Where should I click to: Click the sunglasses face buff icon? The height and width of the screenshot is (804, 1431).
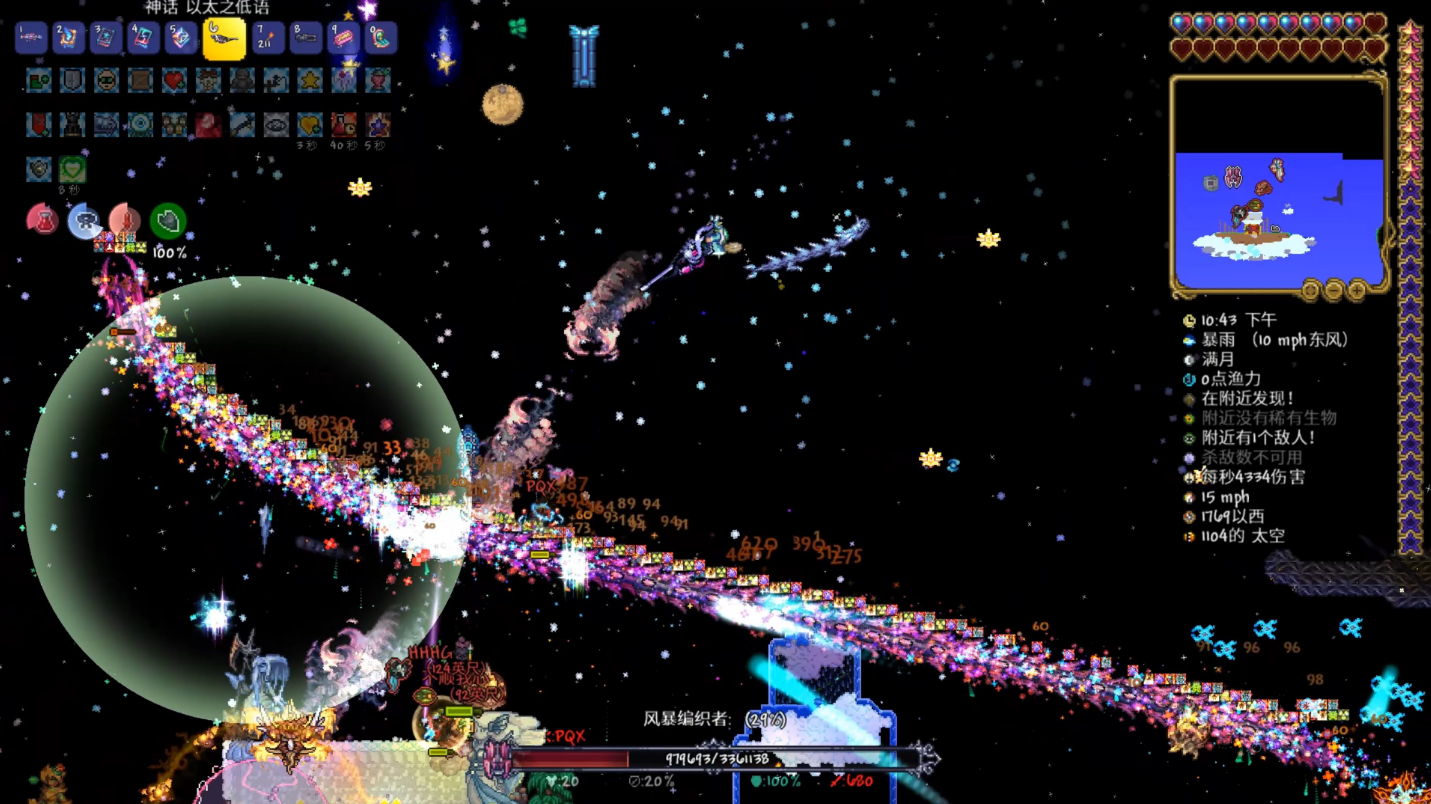click(106, 80)
